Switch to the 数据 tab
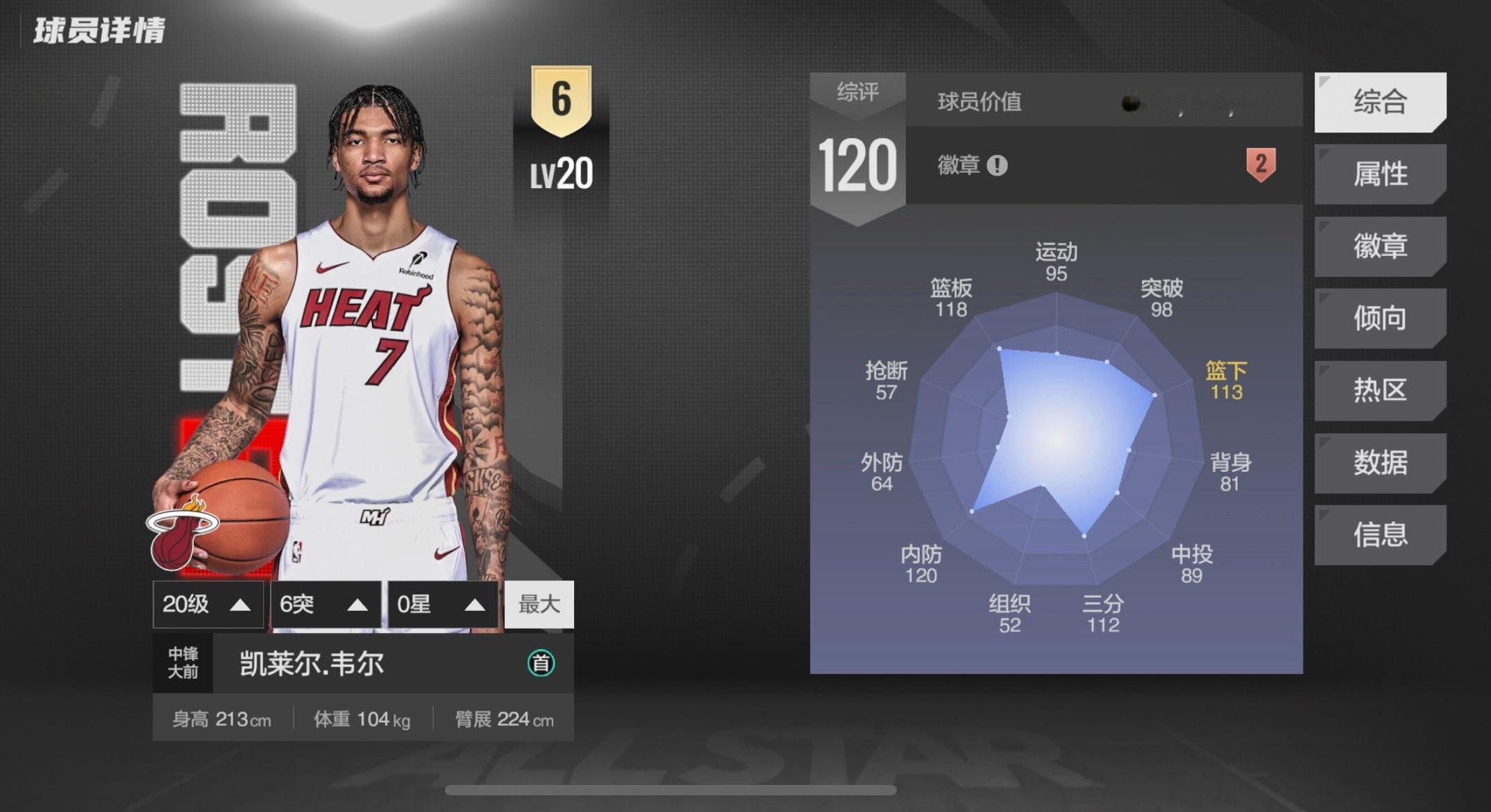 [x=1379, y=463]
